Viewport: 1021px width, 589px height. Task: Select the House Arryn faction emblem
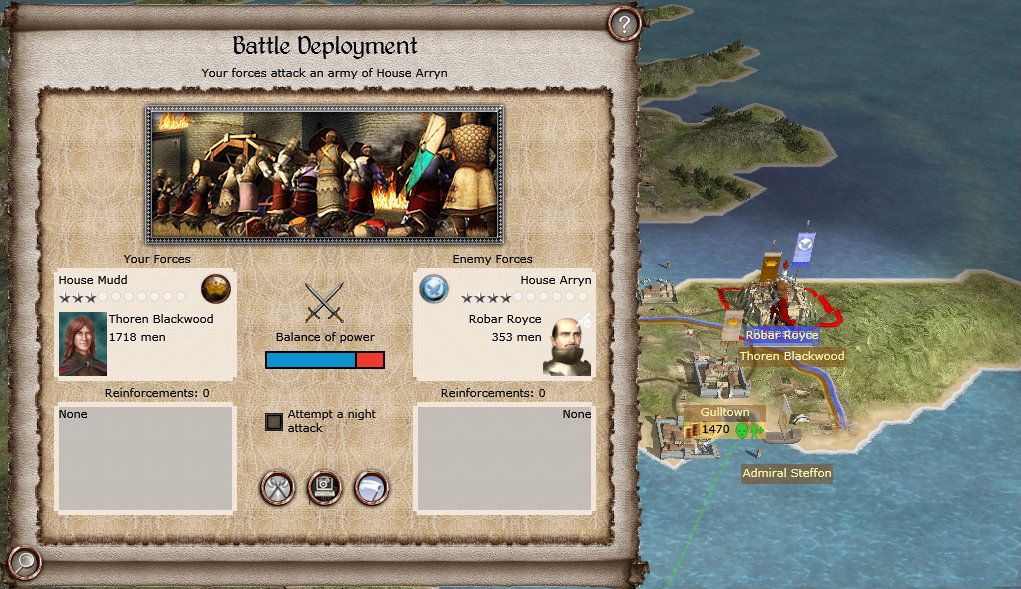433,288
